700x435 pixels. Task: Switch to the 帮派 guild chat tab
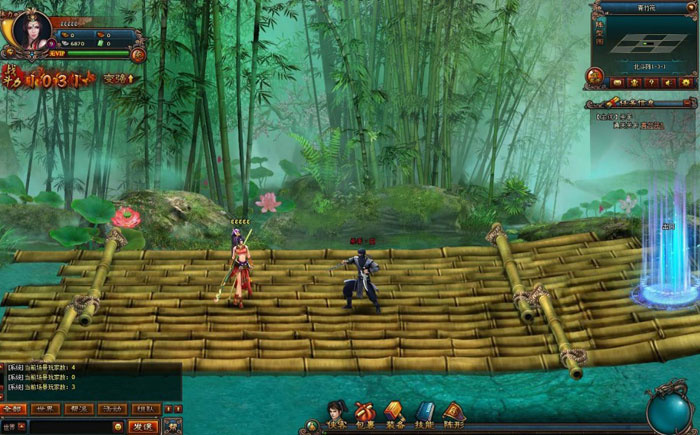78,409
